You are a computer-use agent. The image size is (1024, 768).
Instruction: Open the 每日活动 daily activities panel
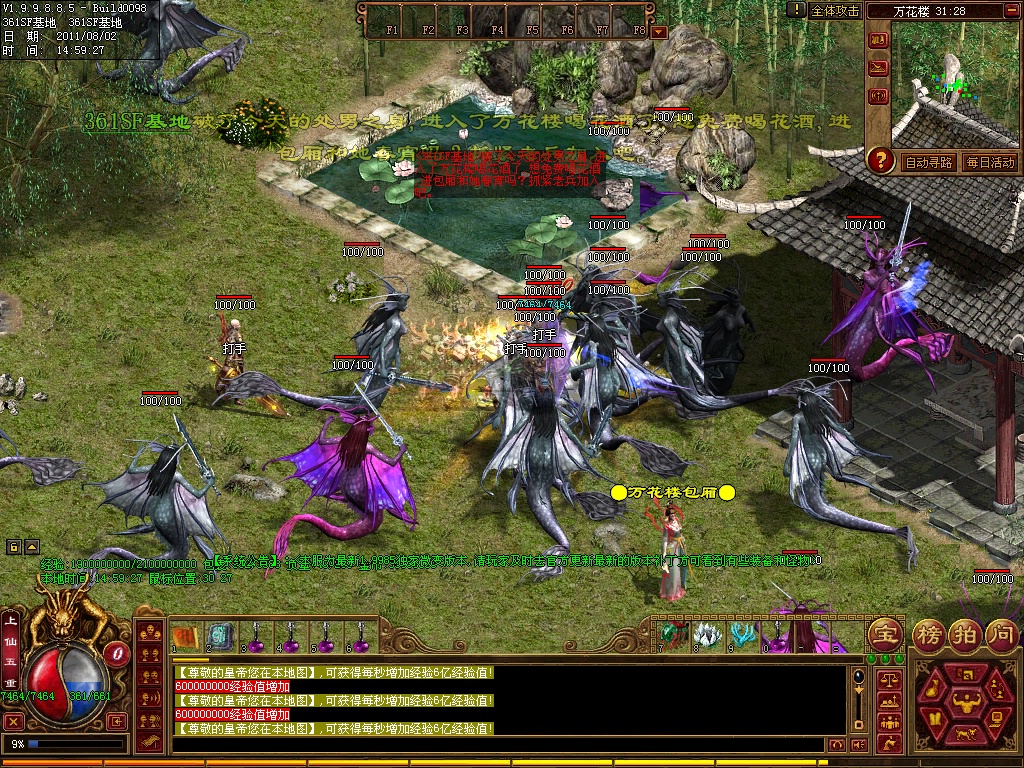coord(989,162)
